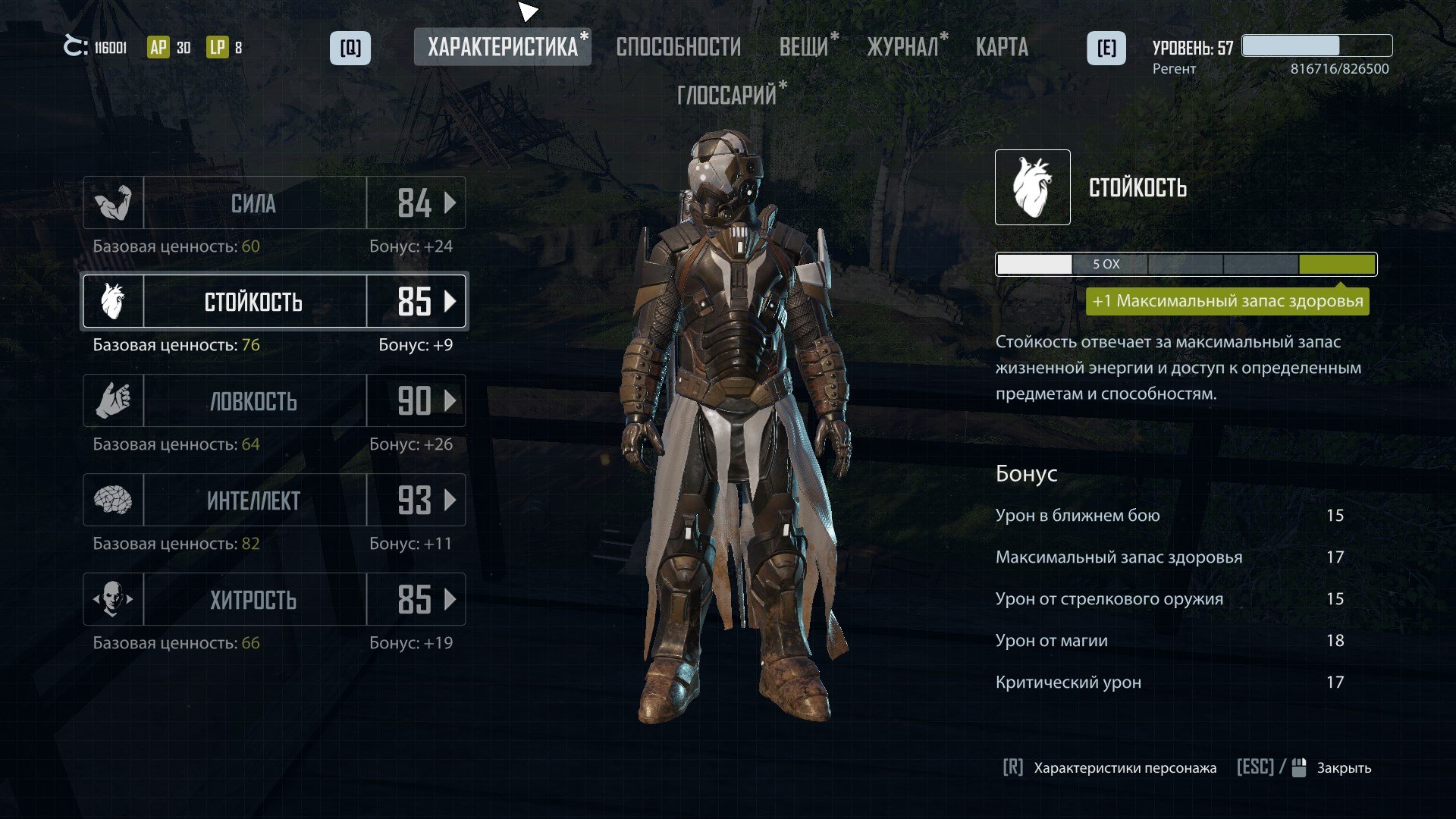Click the brain icon next to ИНТЕЛЛЕКТ
The height and width of the screenshot is (819, 1456).
114,500
